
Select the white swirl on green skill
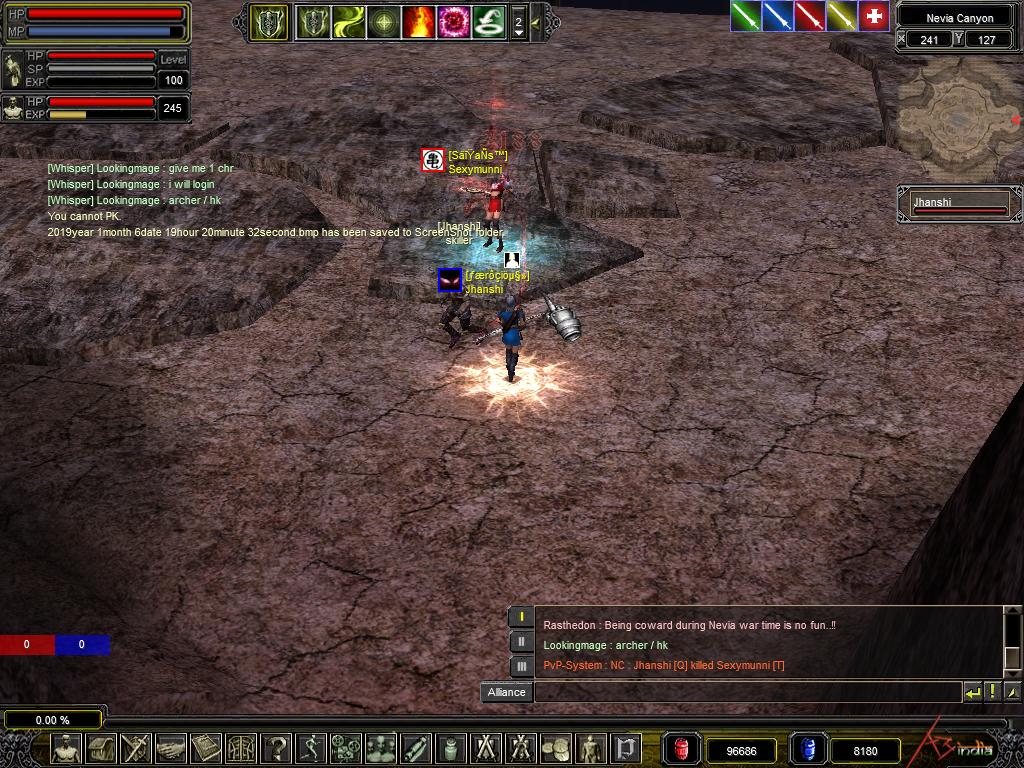point(488,21)
